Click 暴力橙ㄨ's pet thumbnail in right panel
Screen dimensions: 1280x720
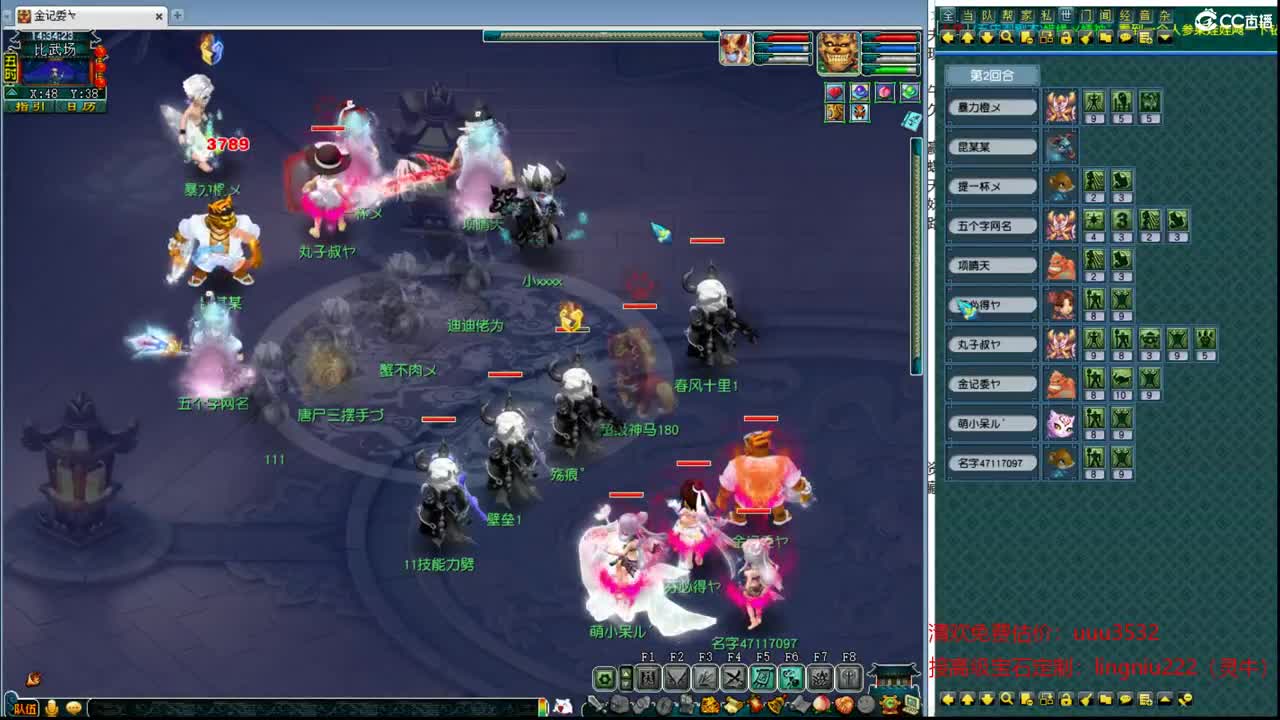click(1060, 107)
